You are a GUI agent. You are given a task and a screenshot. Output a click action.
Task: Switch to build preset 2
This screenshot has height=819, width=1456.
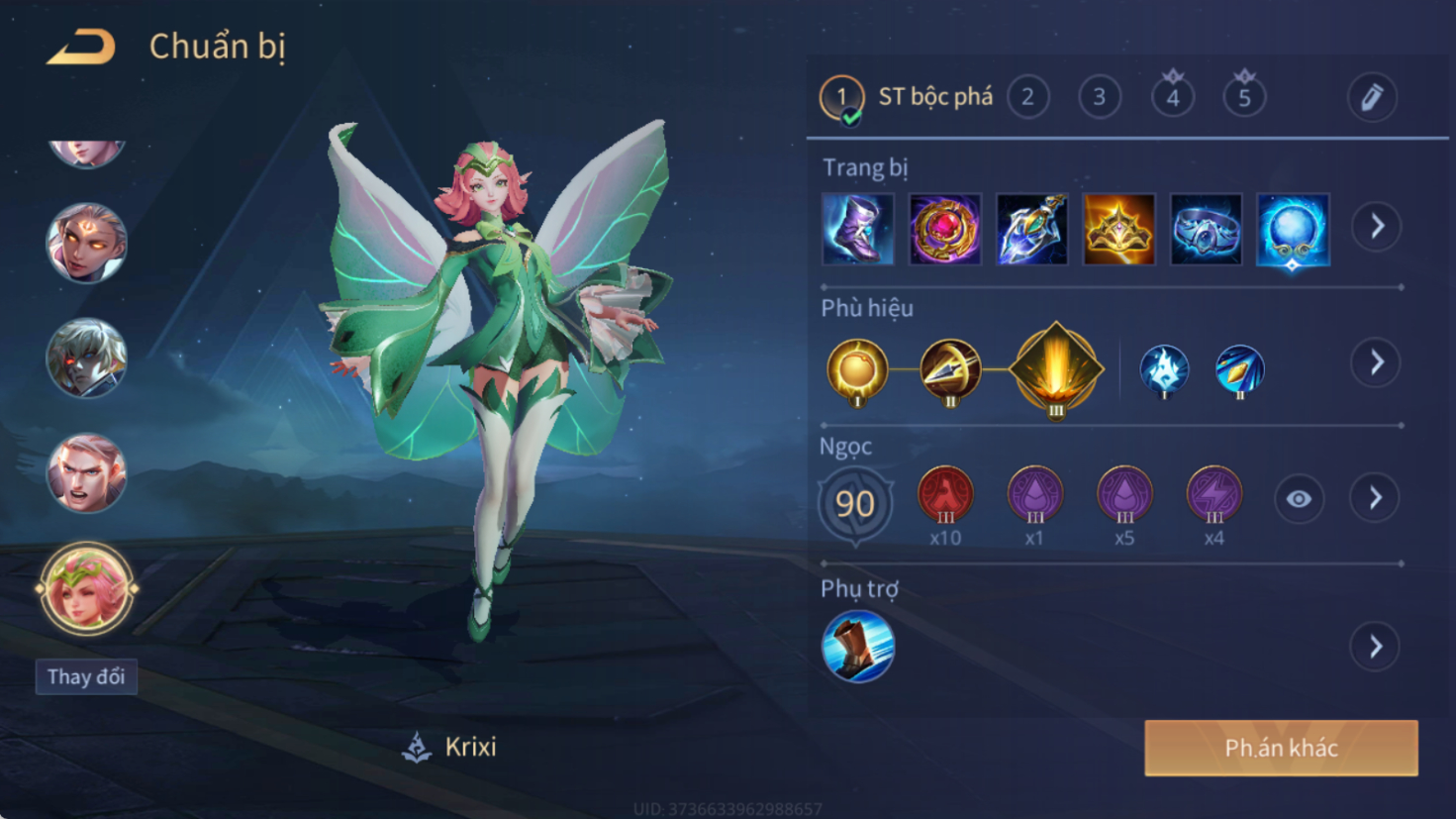pyautogui.click(x=1028, y=97)
